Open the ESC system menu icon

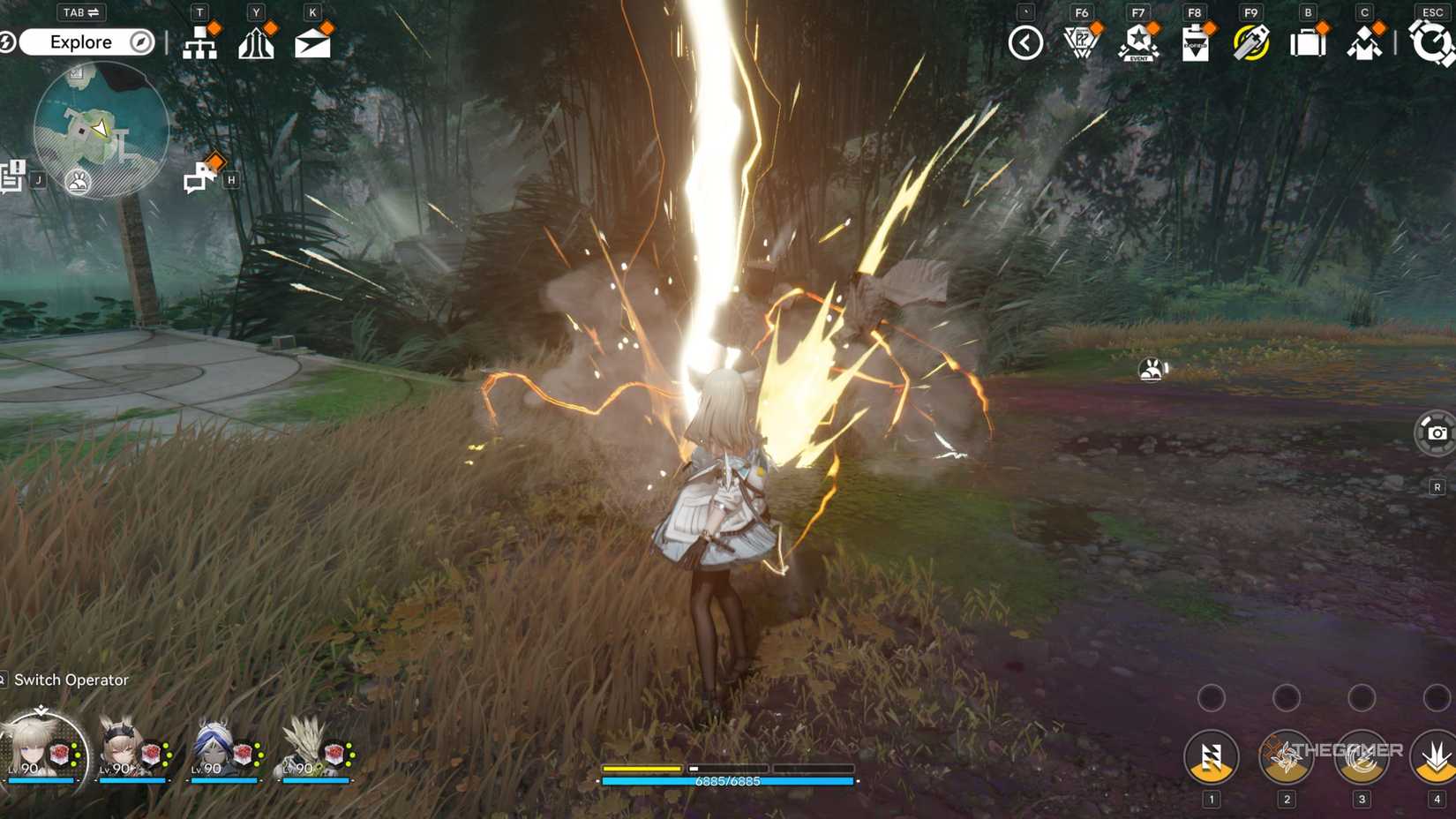pos(1431,41)
